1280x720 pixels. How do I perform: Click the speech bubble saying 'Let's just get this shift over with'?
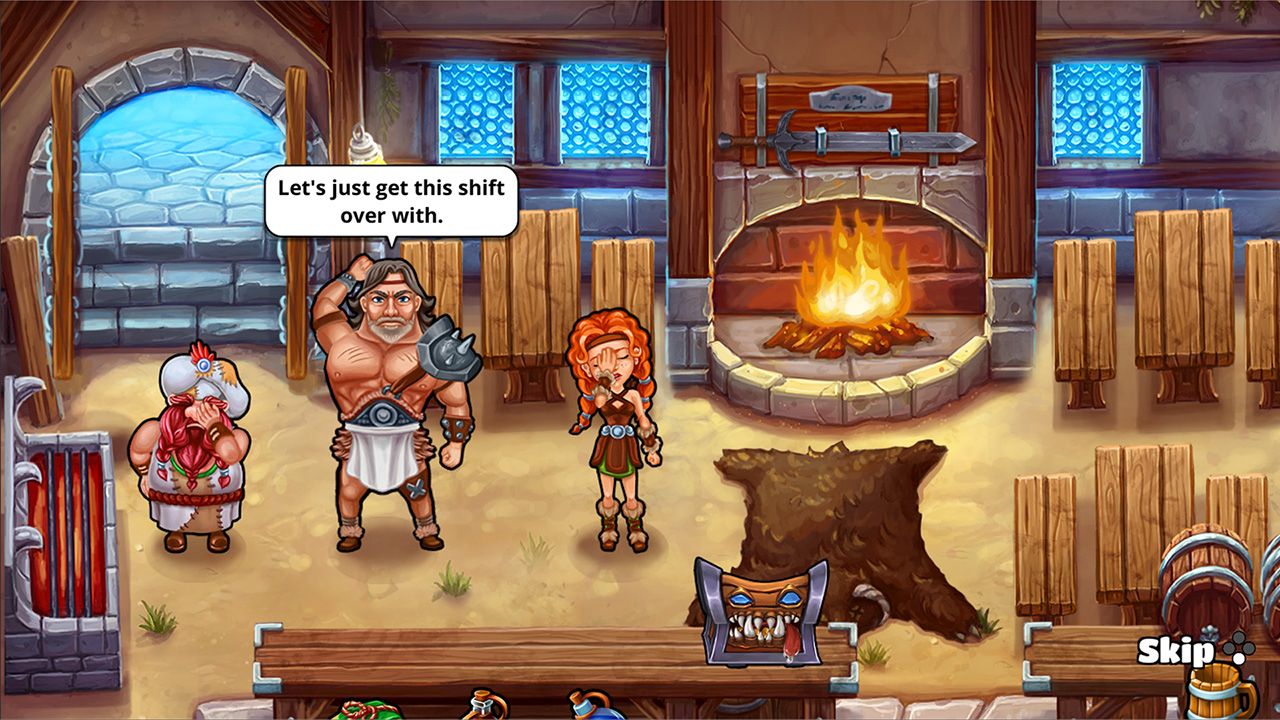point(388,201)
